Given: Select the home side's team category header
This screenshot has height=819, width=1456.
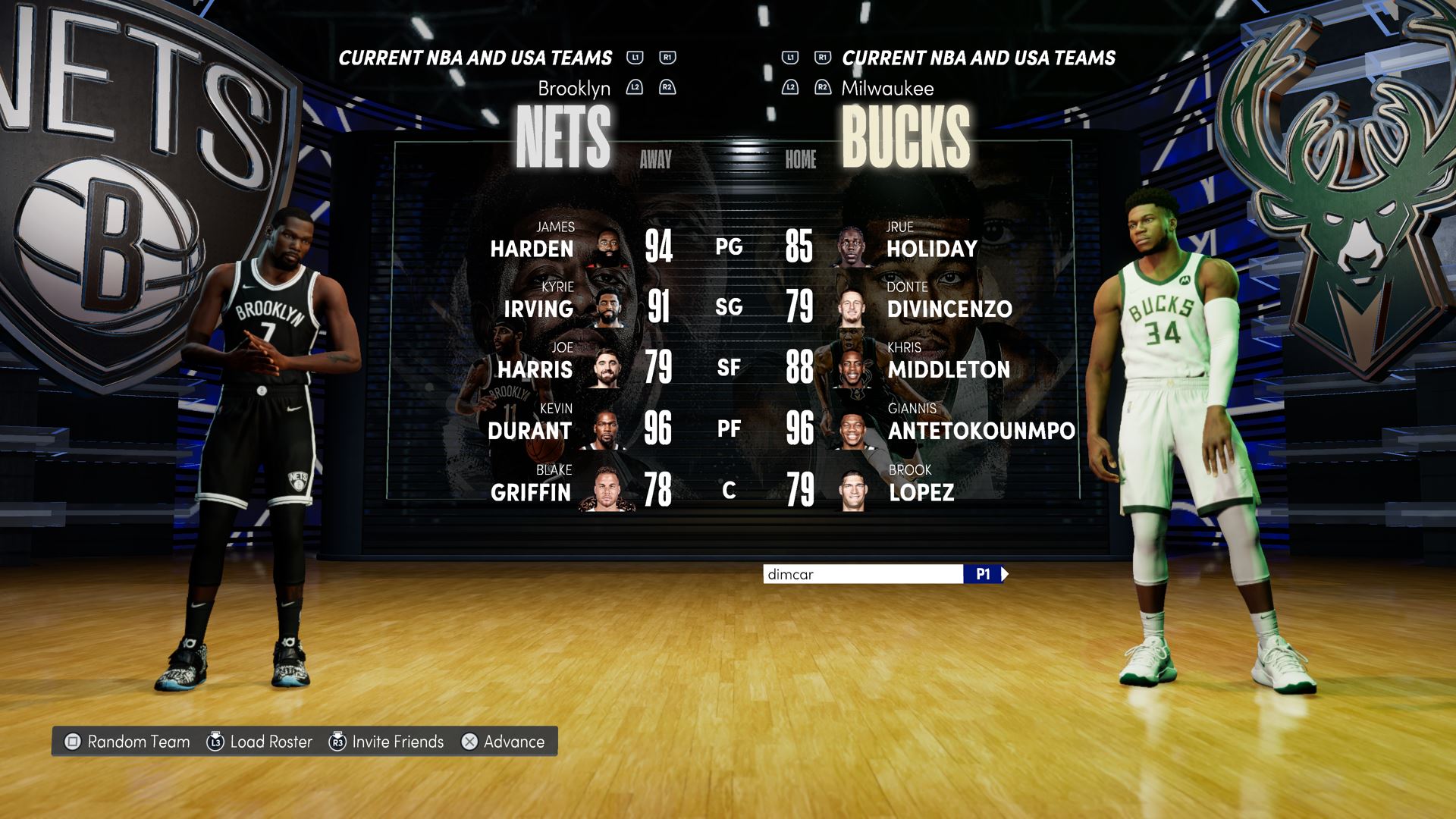Looking at the screenshot, I should 978,58.
